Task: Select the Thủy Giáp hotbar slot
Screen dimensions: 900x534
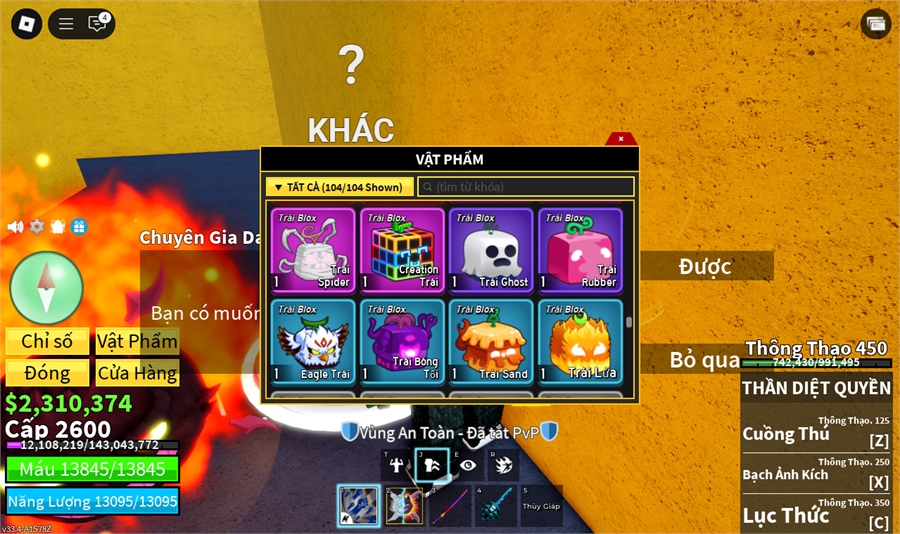Action: click(541, 506)
